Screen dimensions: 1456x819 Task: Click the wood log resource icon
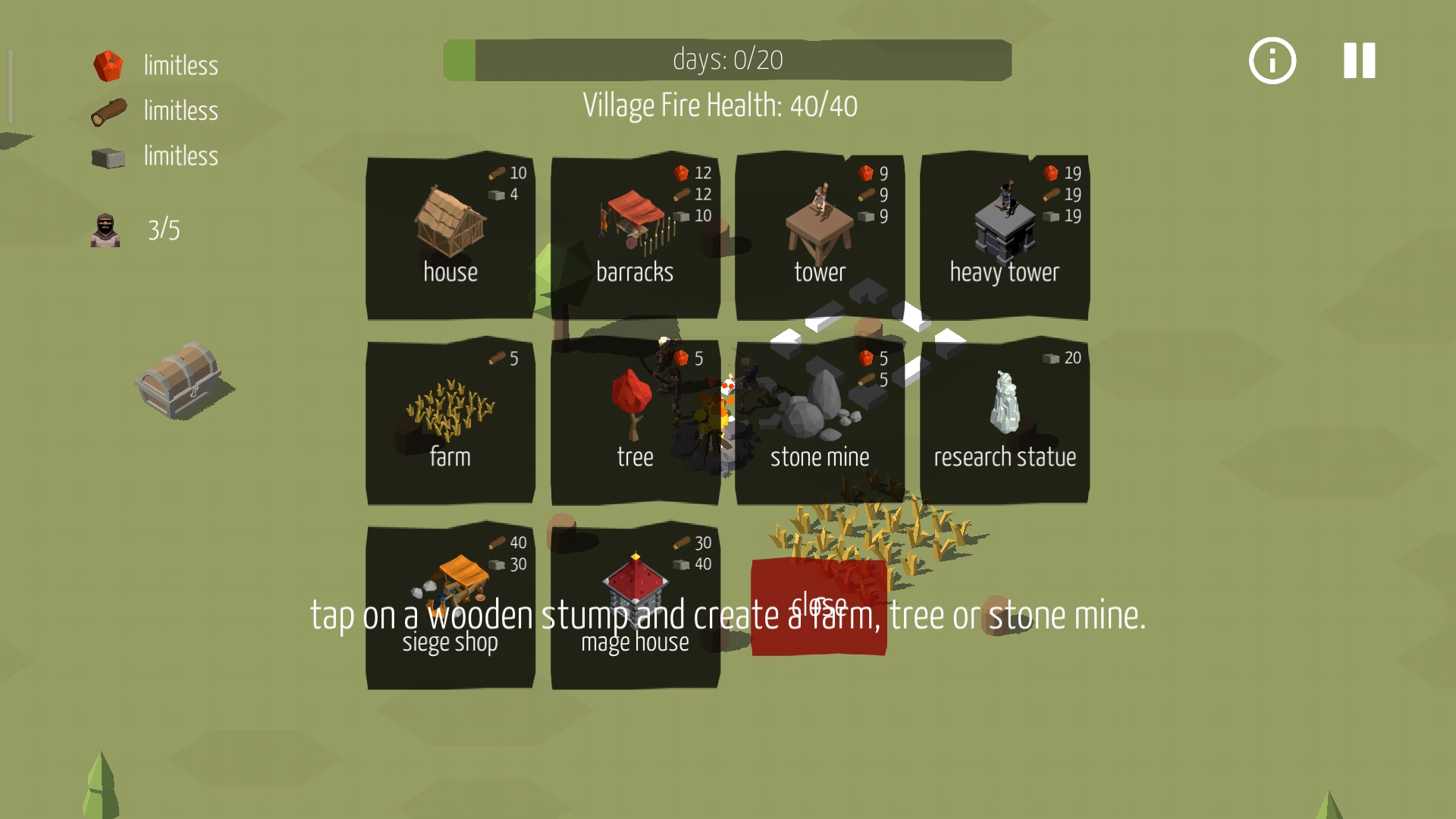click(108, 111)
